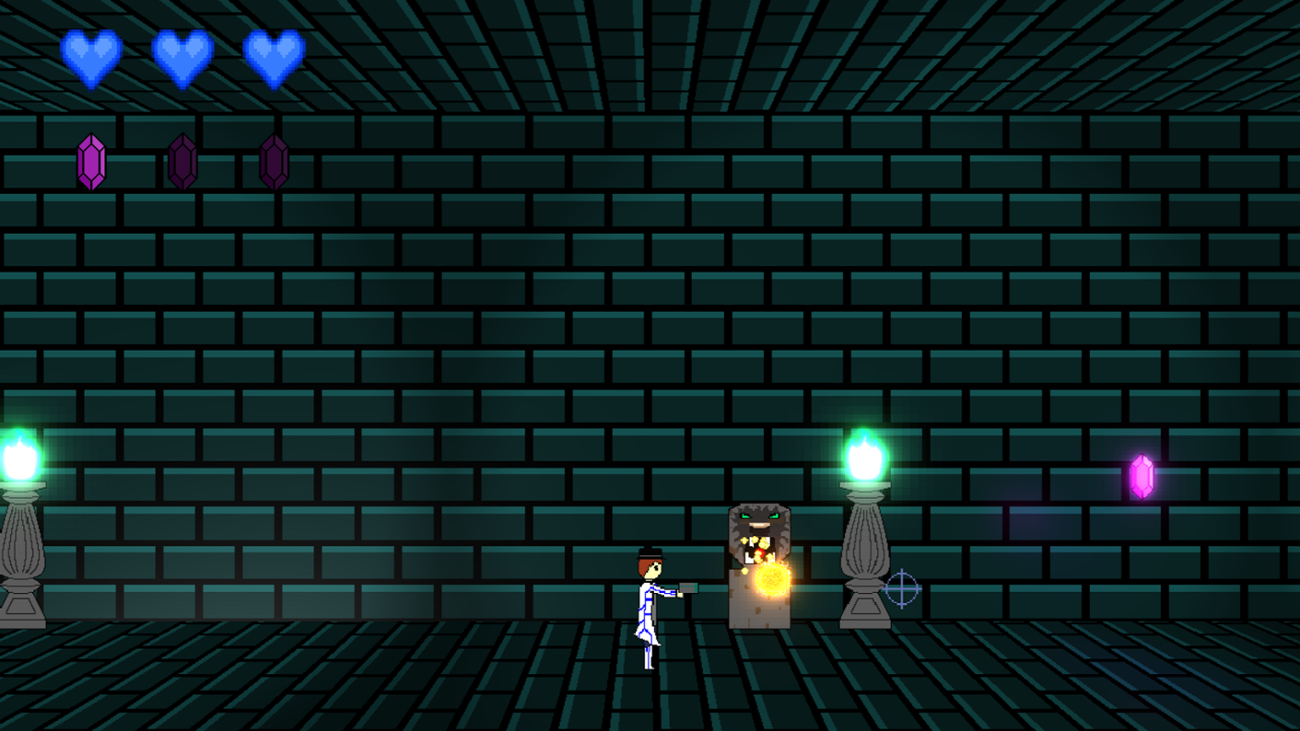Click the first blue heart in the HUD

point(91,57)
